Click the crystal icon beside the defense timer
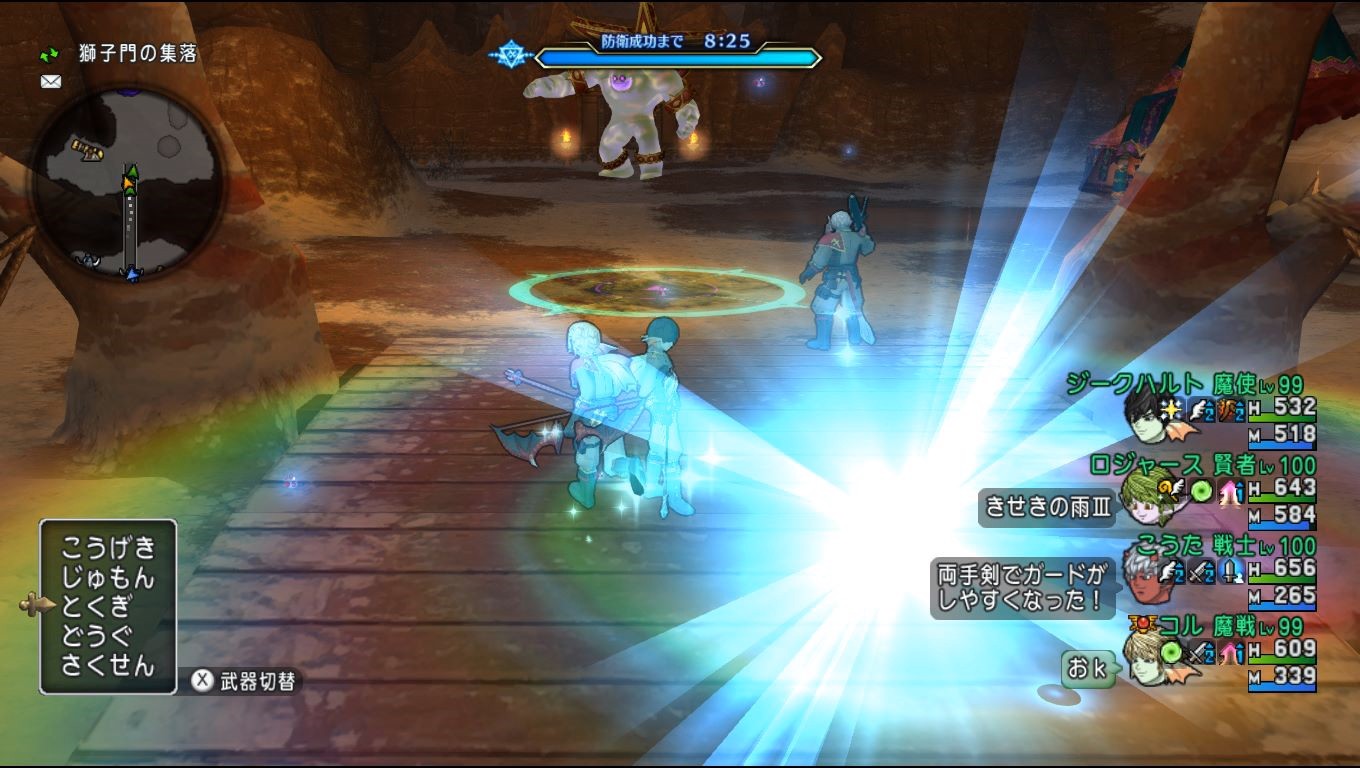This screenshot has height=768, width=1360. coord(512,55)
